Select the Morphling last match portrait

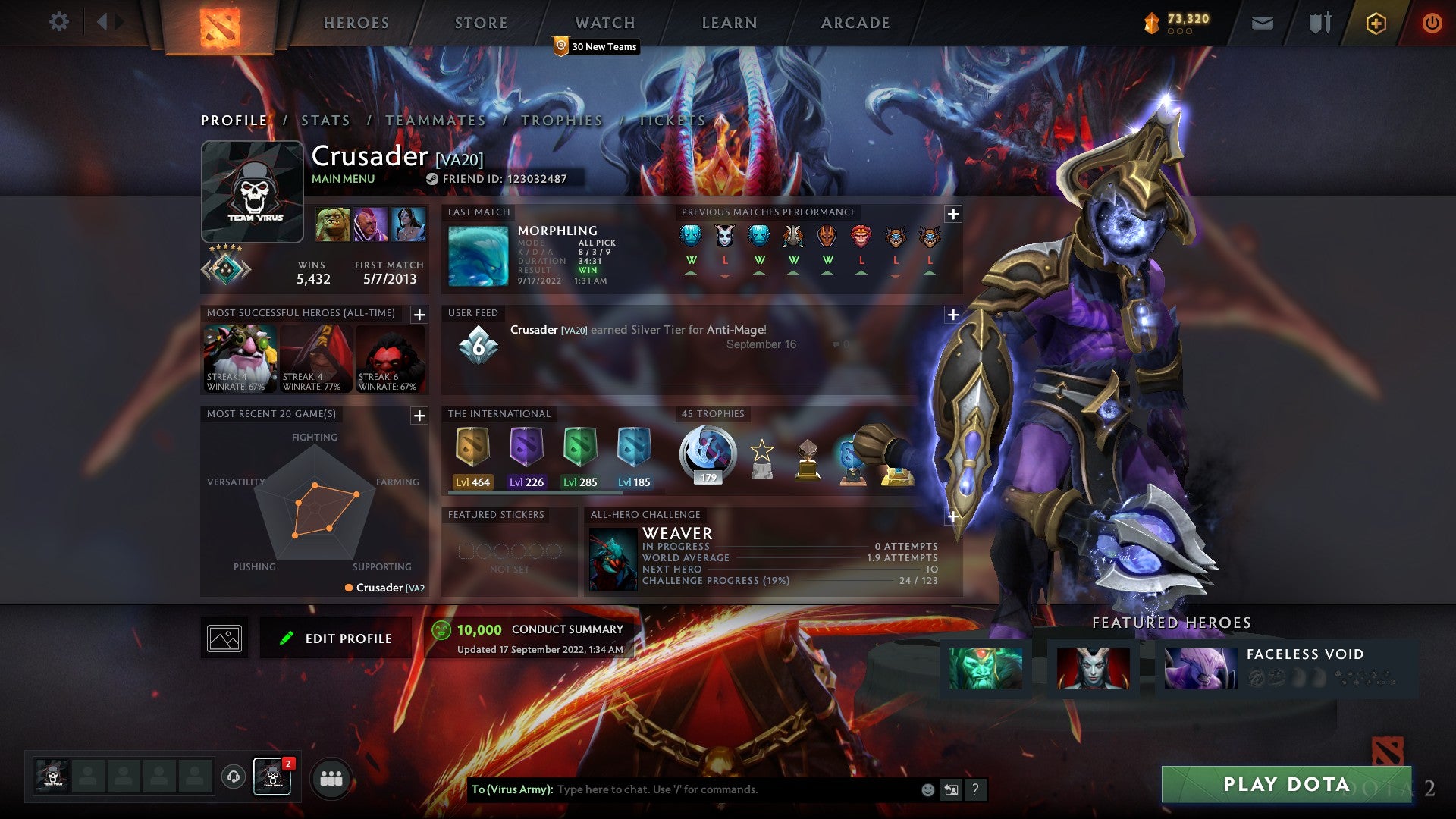point(476,256)
